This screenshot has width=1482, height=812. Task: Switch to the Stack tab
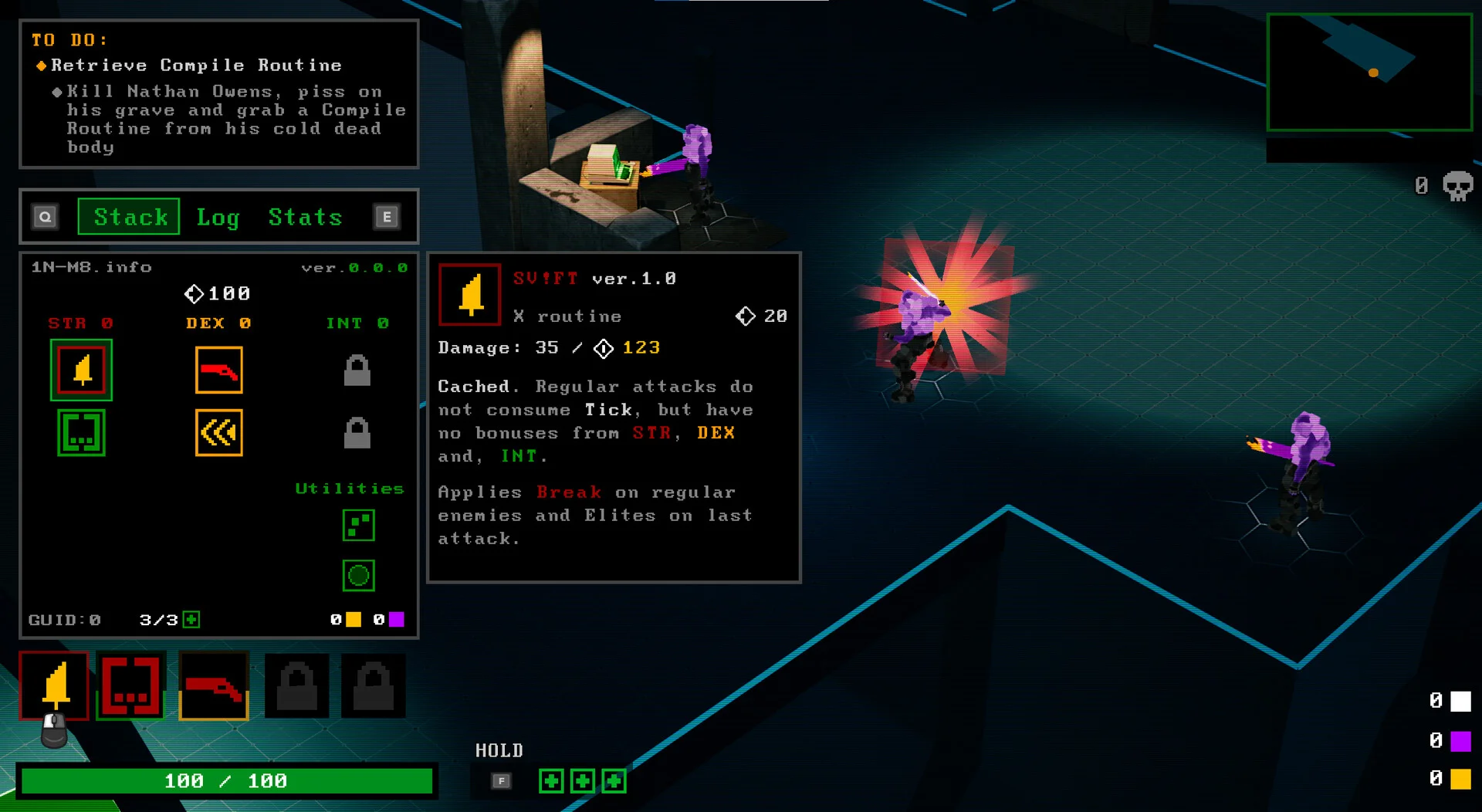129,217
